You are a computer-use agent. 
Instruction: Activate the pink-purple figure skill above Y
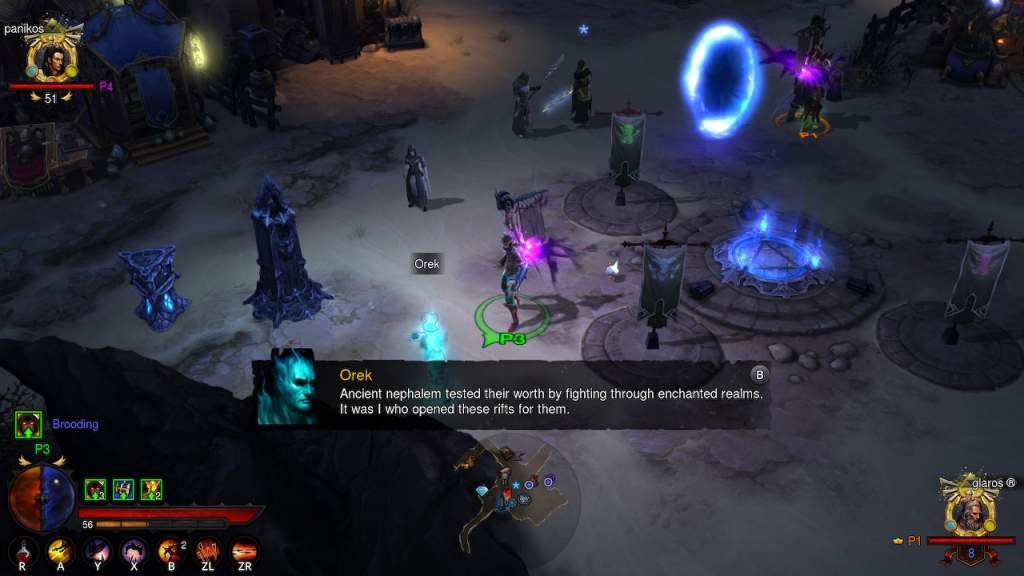tap(97, 551)
